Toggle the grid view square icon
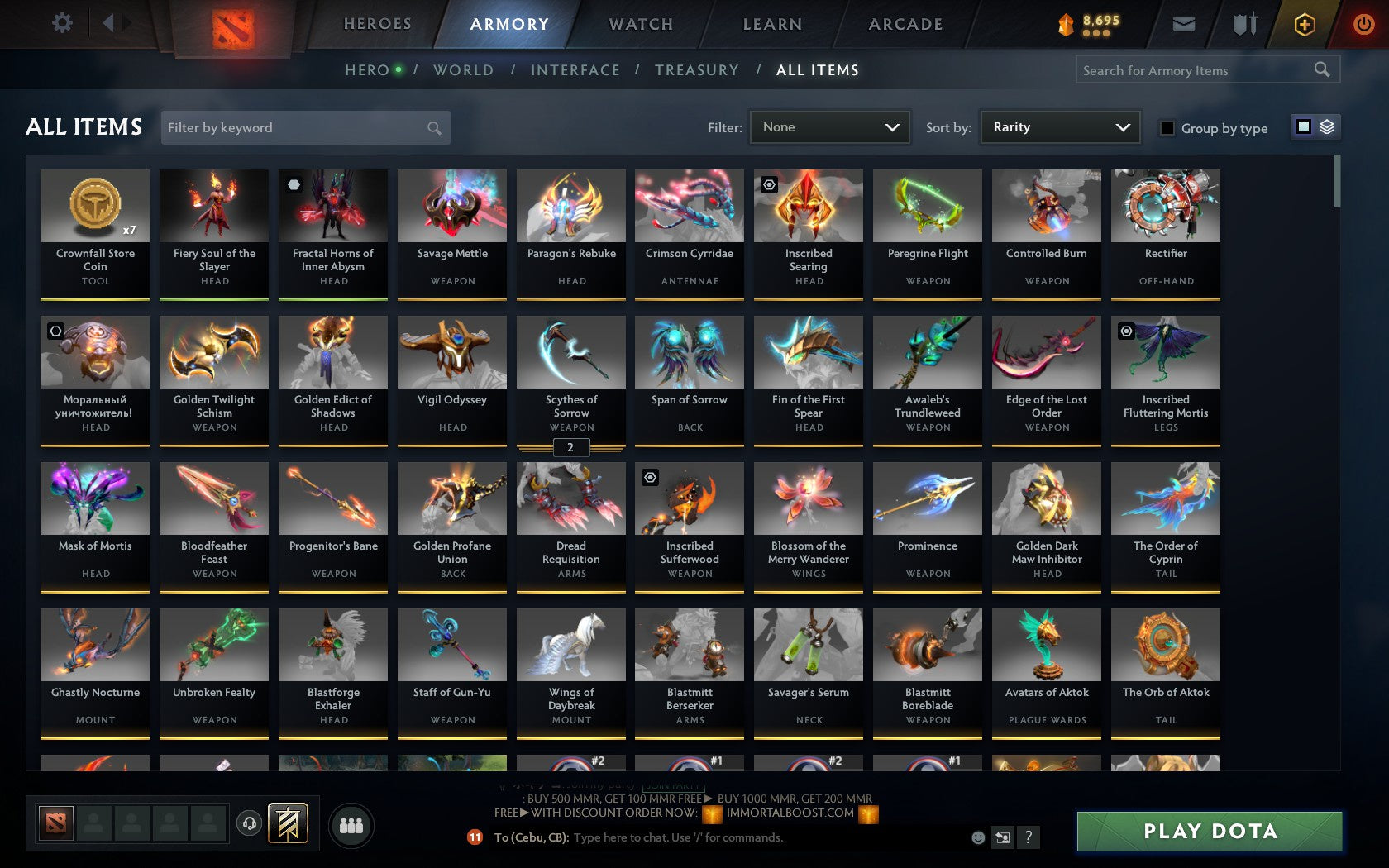Viewport: 1389px width, 868px height. [1303, 127]
